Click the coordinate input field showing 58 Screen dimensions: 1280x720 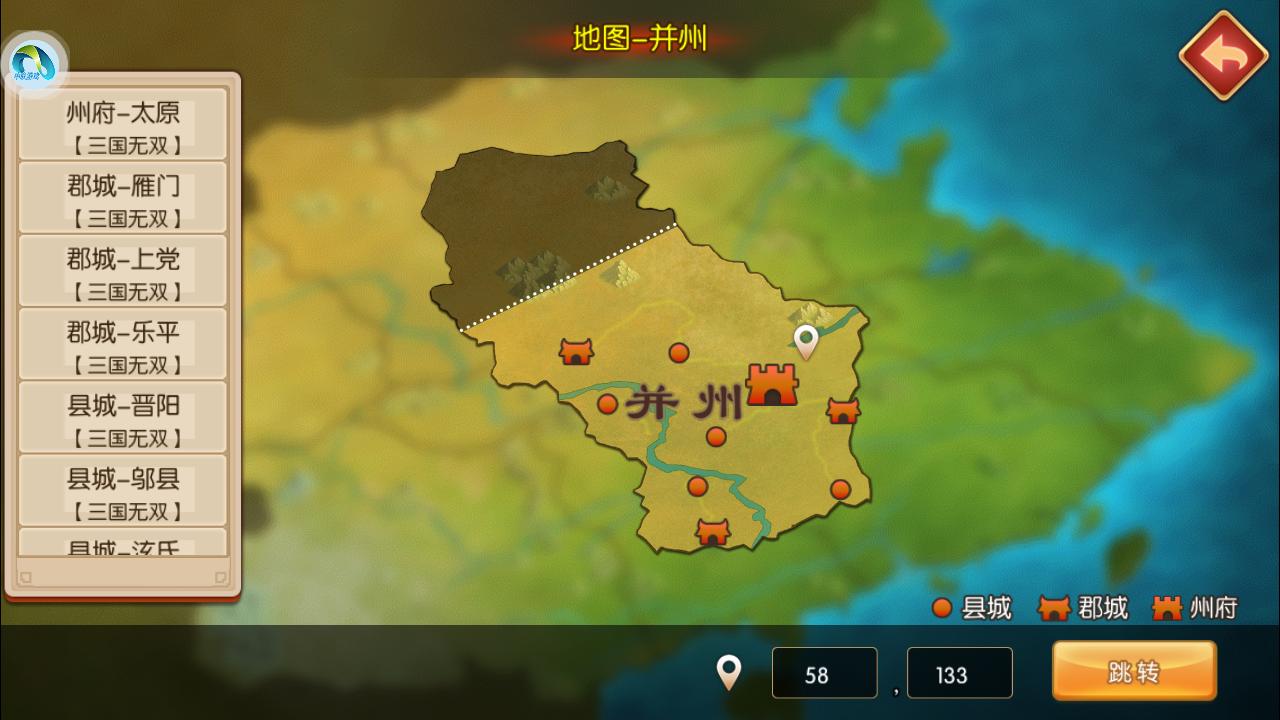tap(824, 672)
